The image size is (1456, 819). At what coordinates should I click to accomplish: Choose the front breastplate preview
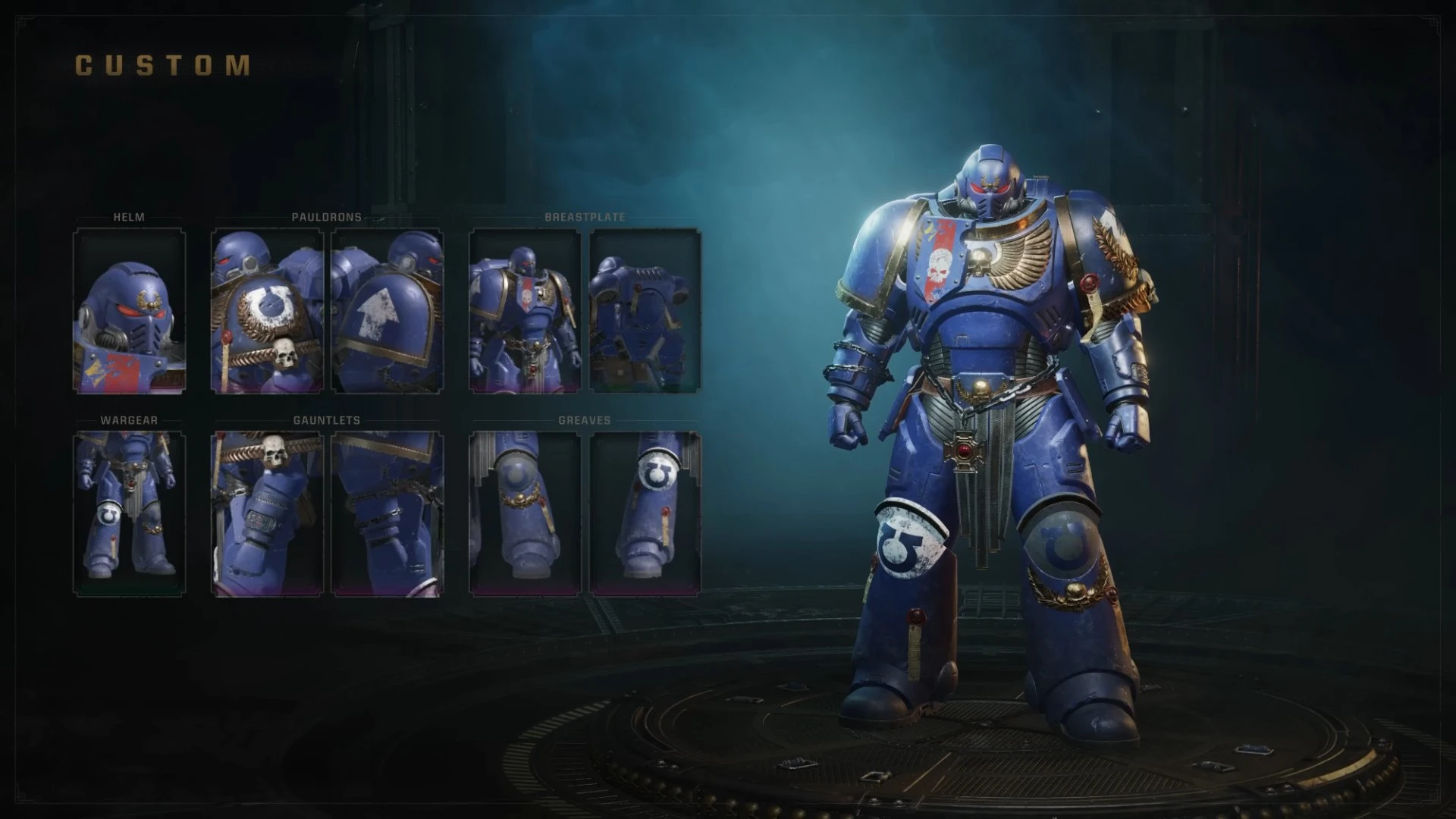[526, 309]
